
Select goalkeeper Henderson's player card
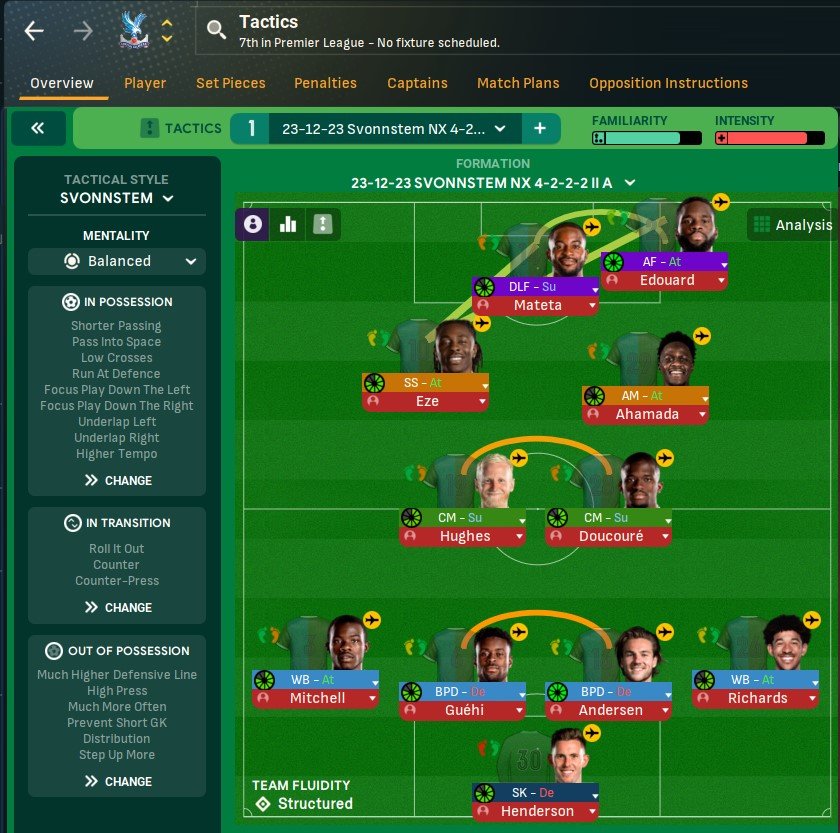(536, 811)
